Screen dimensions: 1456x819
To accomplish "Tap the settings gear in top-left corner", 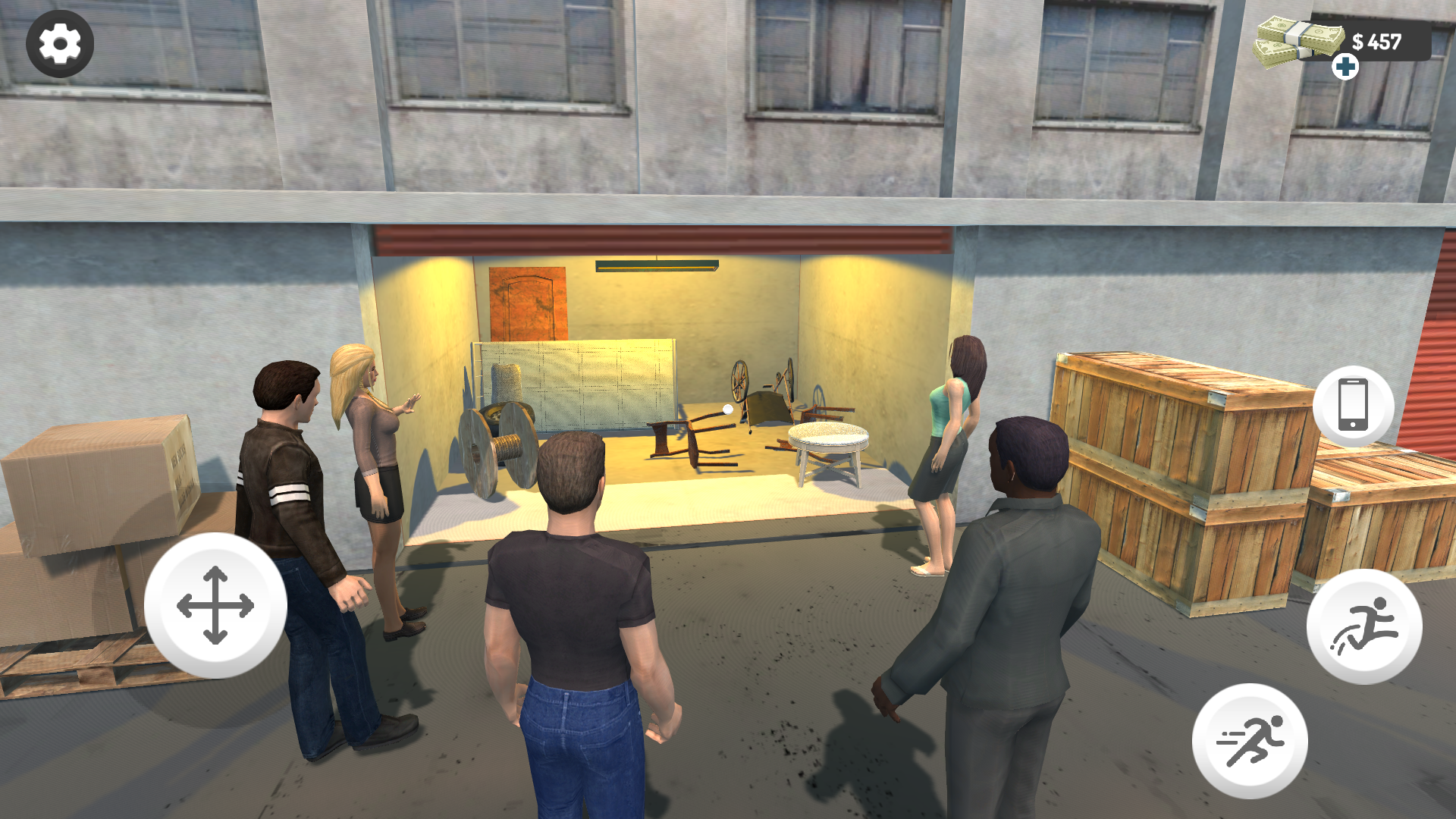I will click(x=60, y=43).
